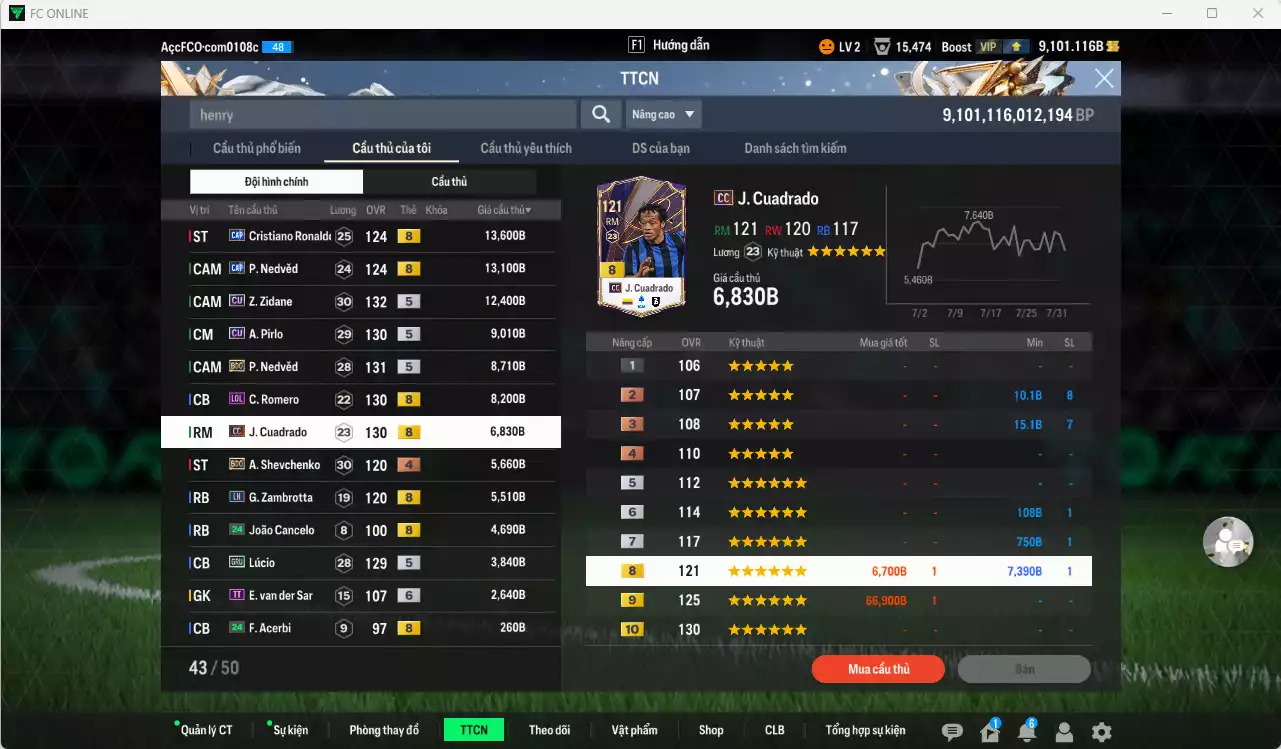The width and height of the screenshot is (1281, 749).
Task: Open the home icon with 1 notification
Action: click(990, 732)
